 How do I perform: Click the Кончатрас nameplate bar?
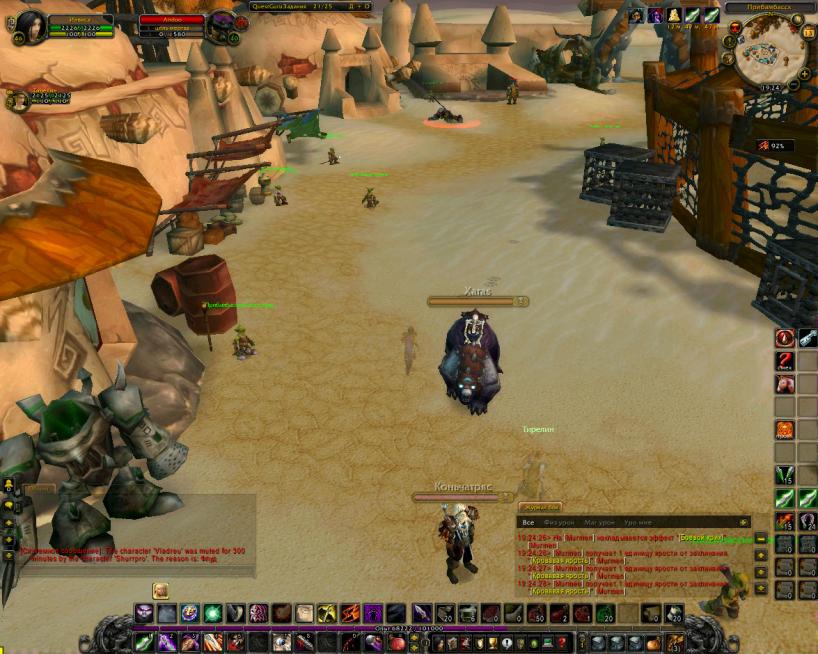(463, 497)
